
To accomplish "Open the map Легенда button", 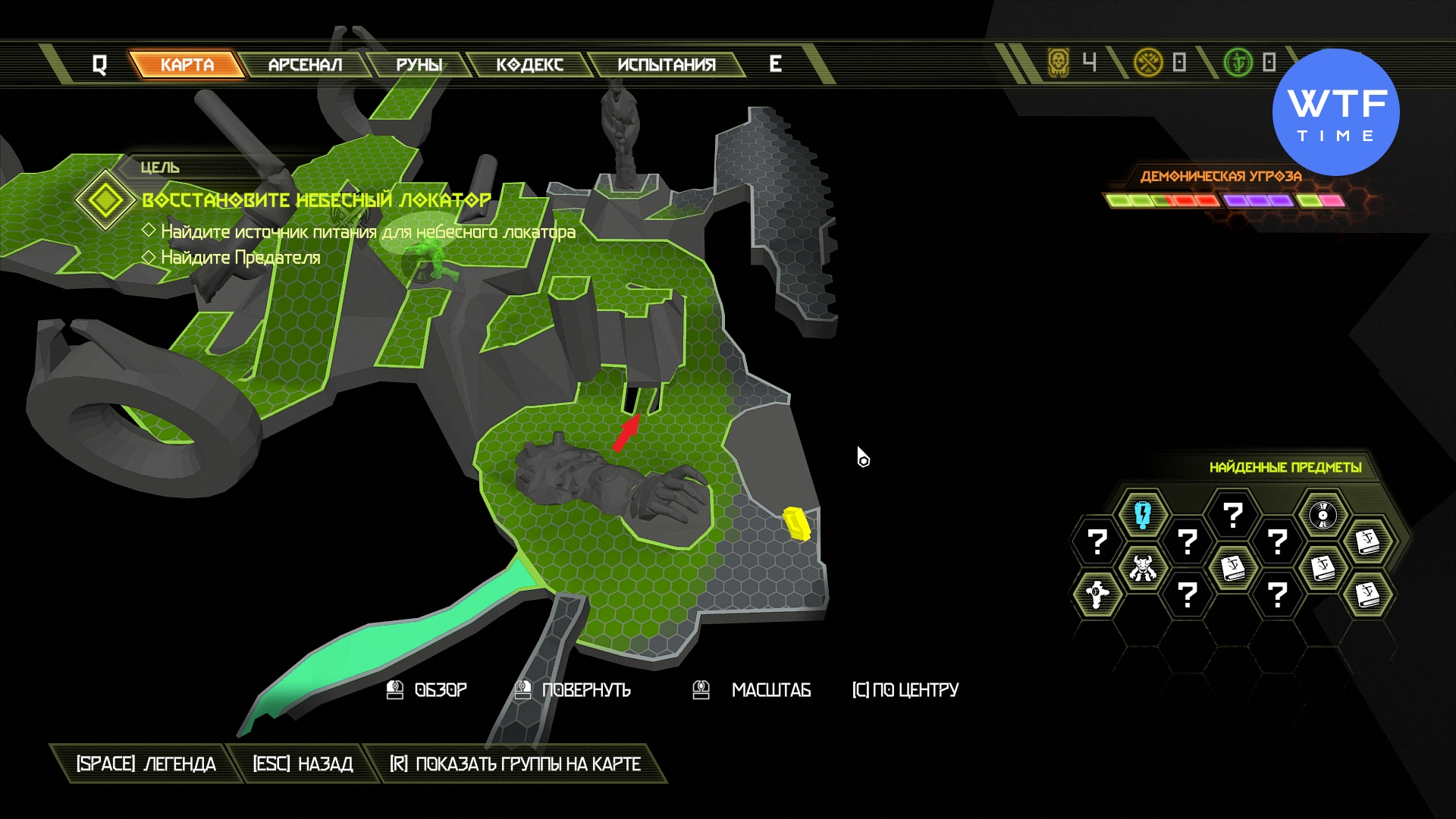I will (146, 764).
